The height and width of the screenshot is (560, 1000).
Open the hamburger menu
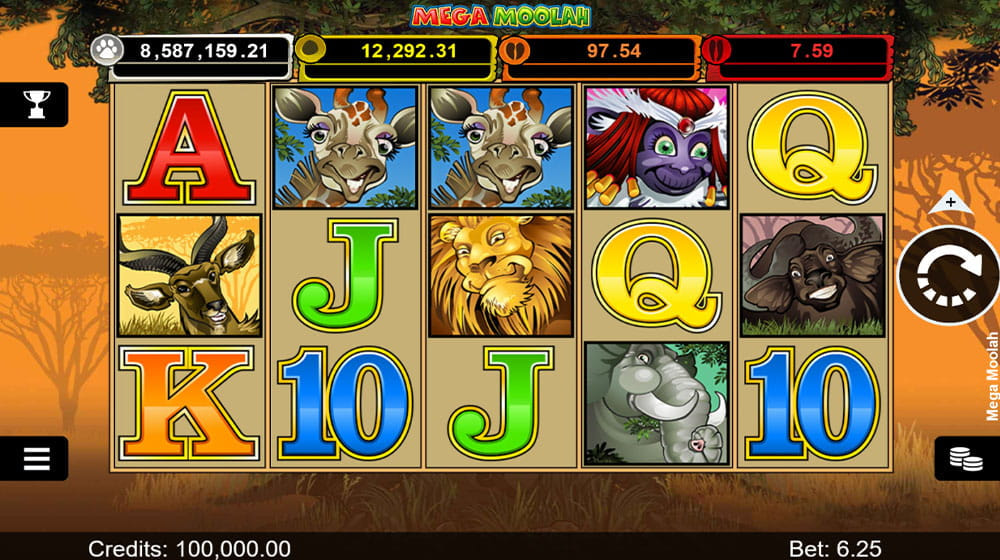(x=35, y=459)
